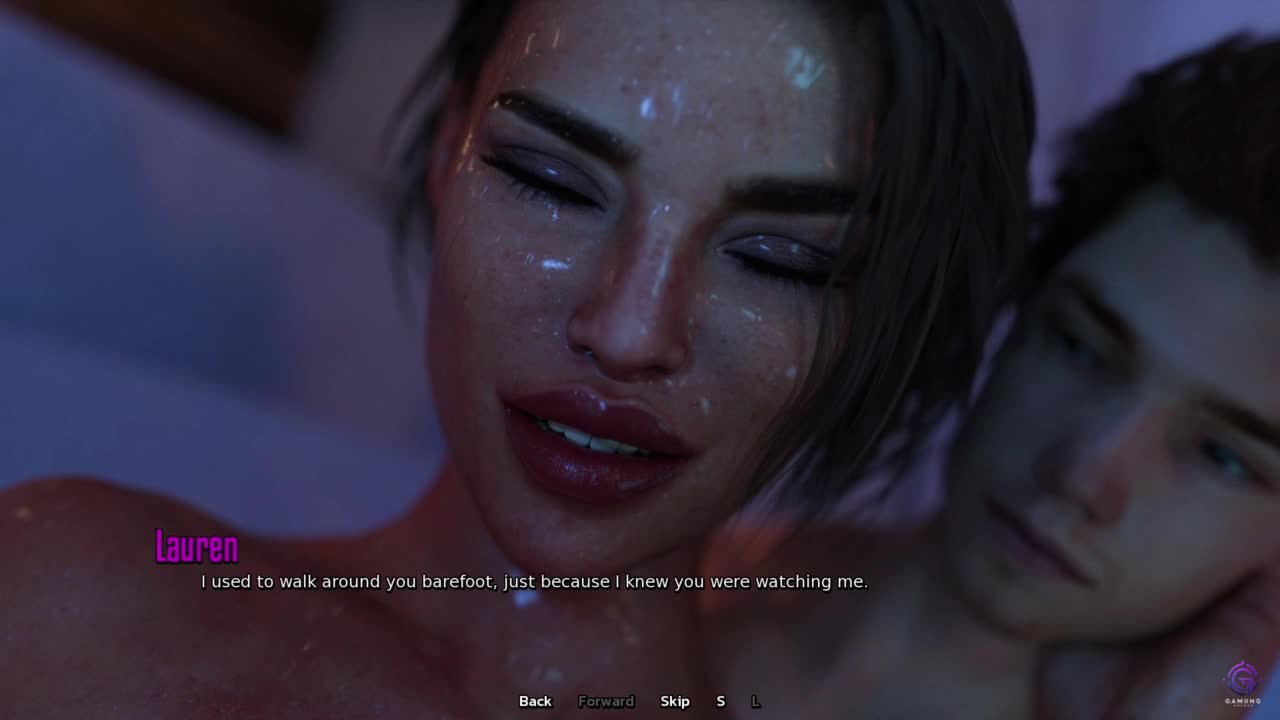This screenshot has height=720, width=1280.
Task: Go back to the previous dialogue line
Action: (535, 701)
